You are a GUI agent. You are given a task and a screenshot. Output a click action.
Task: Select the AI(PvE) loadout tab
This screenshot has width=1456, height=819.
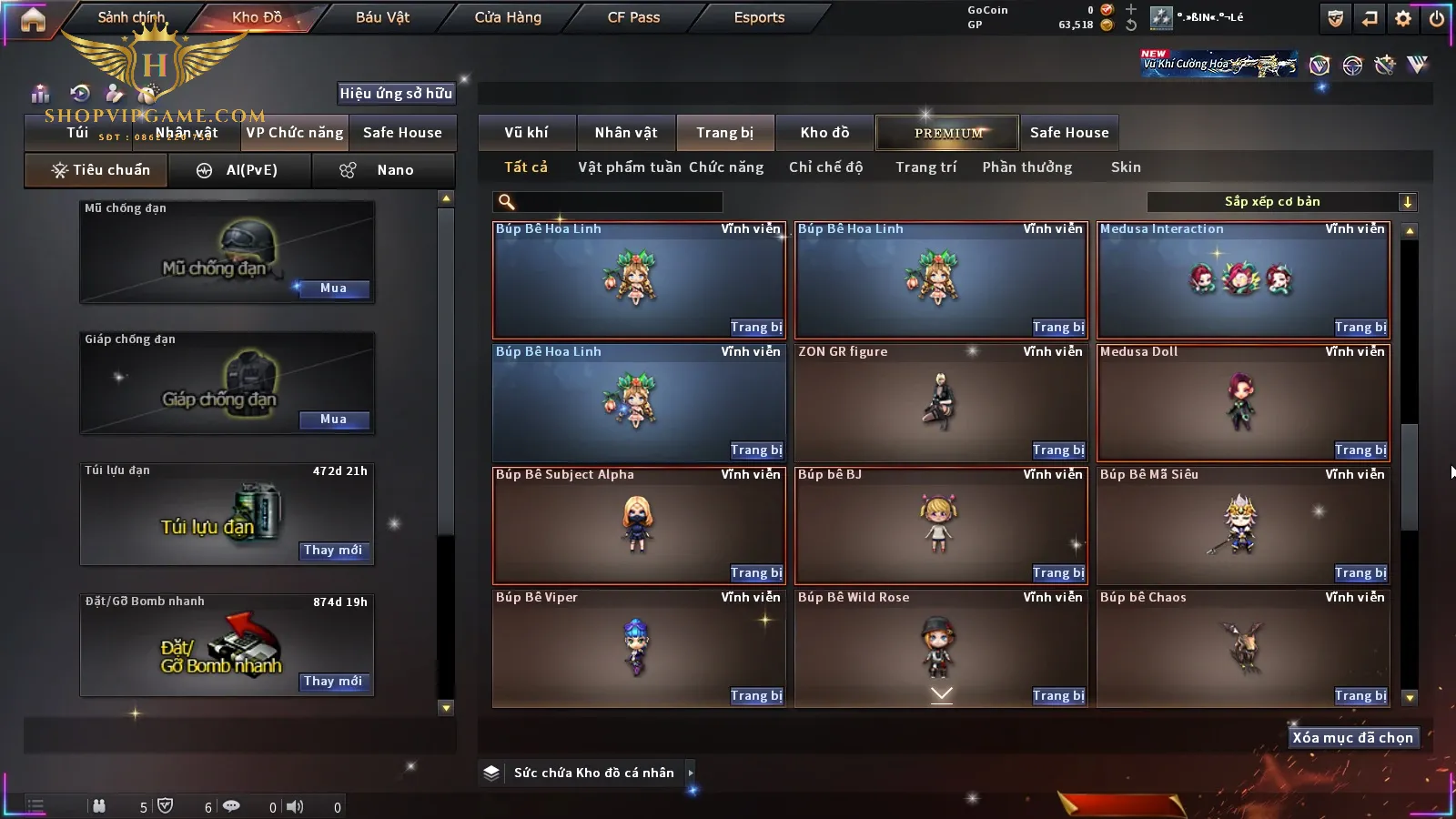[241, 170]
